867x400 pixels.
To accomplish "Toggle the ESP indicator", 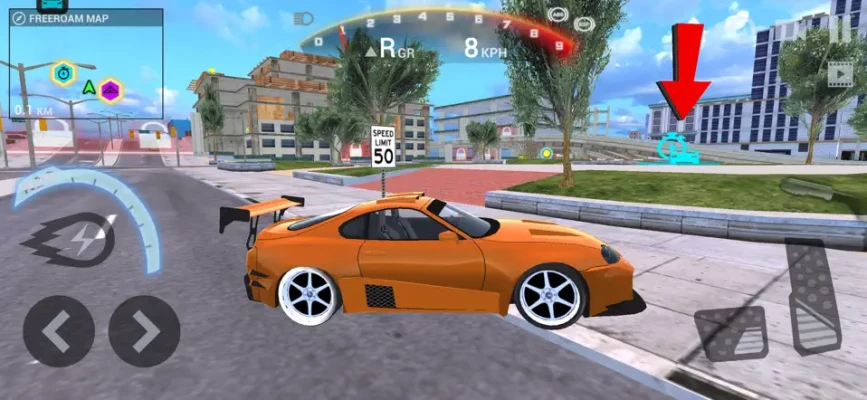I will coord(585,23).
